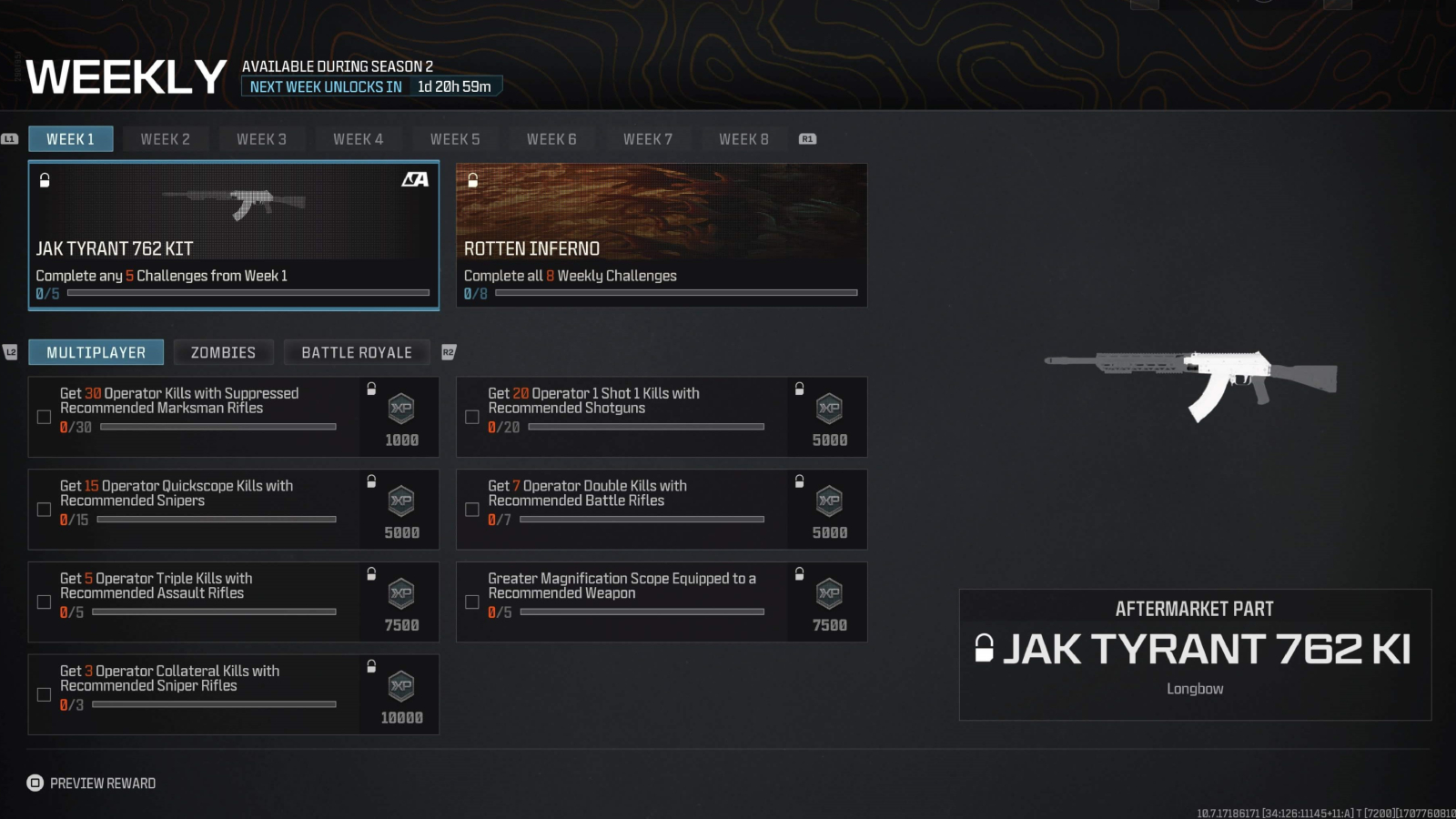Click the lock icon above JAK TYRANT 762 KI name
Viewport: 1456px width, 819px height.
[986, 650]
